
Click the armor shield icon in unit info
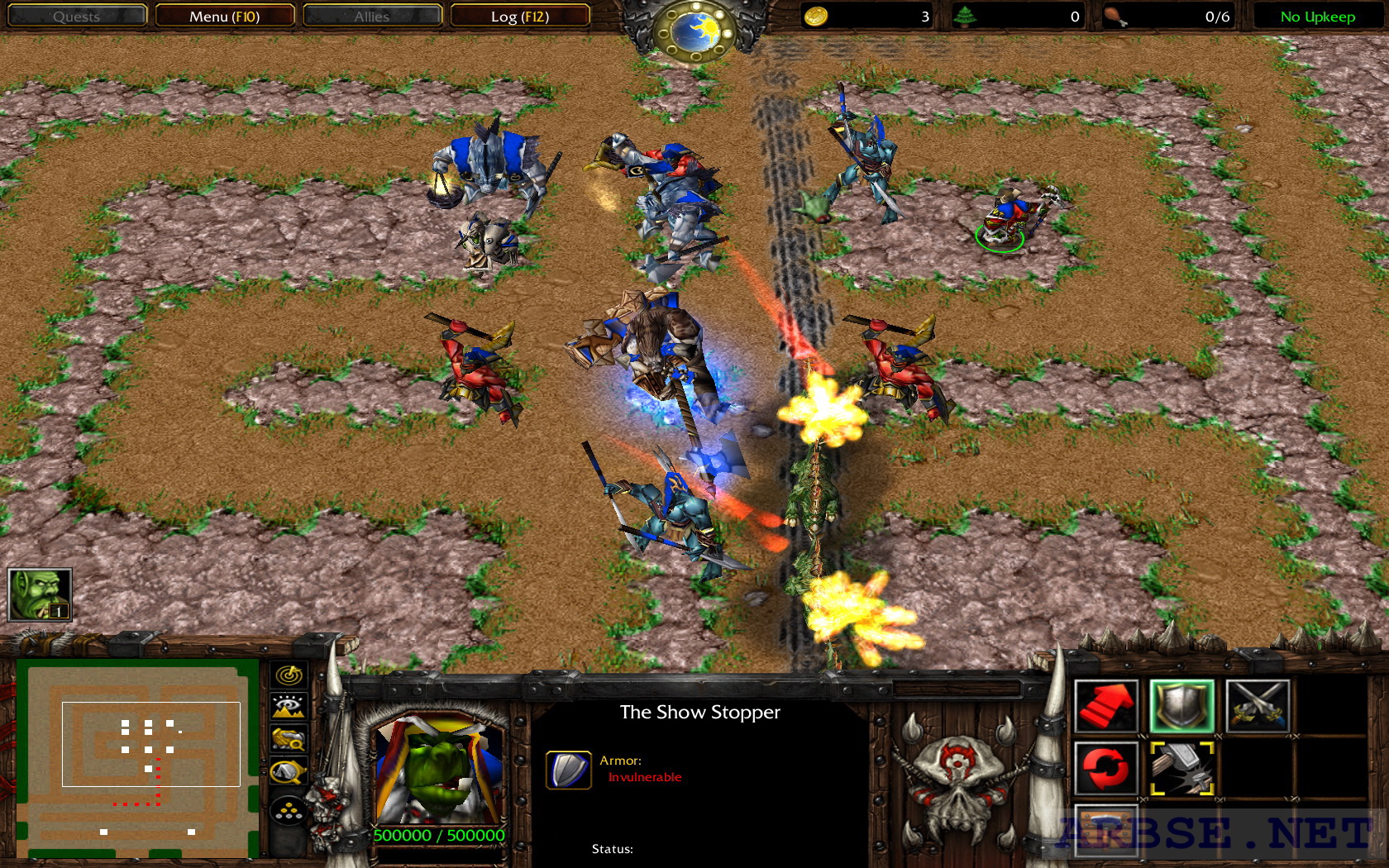[568, 770]
